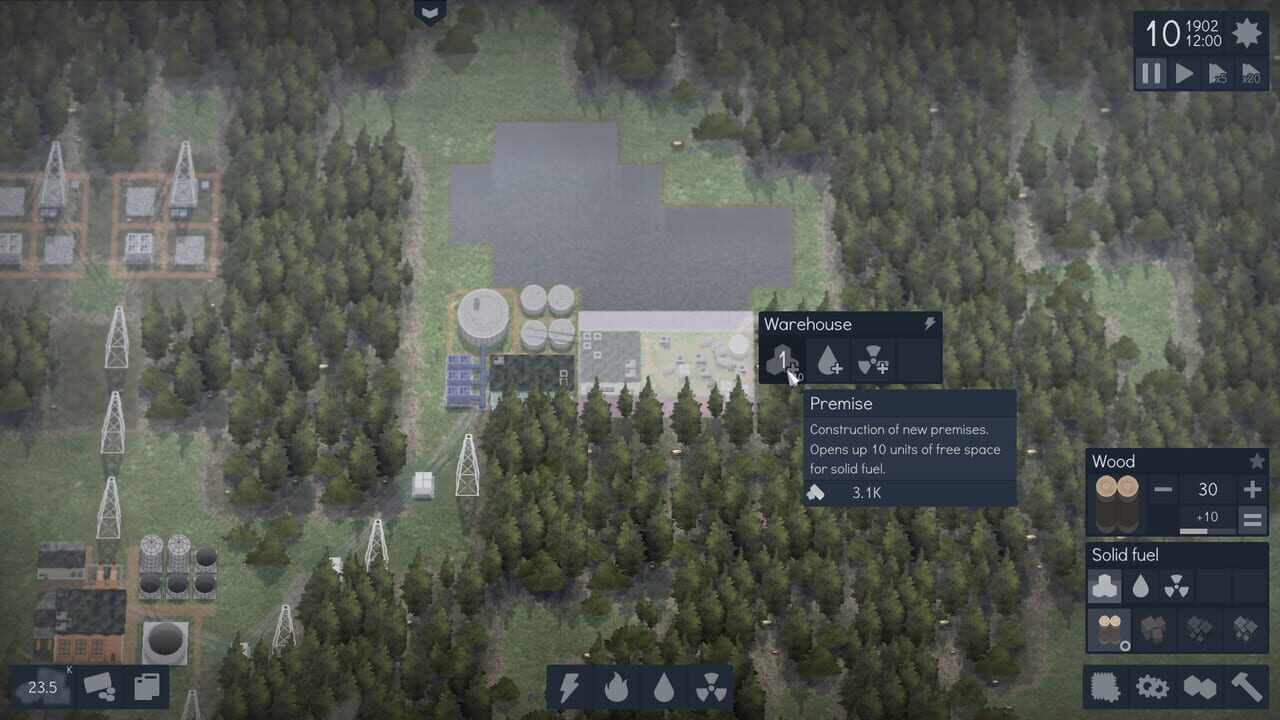Screen dimensions: 1280x720
Task: Collapse the top-center chevron panel
Action: [428, 13]
